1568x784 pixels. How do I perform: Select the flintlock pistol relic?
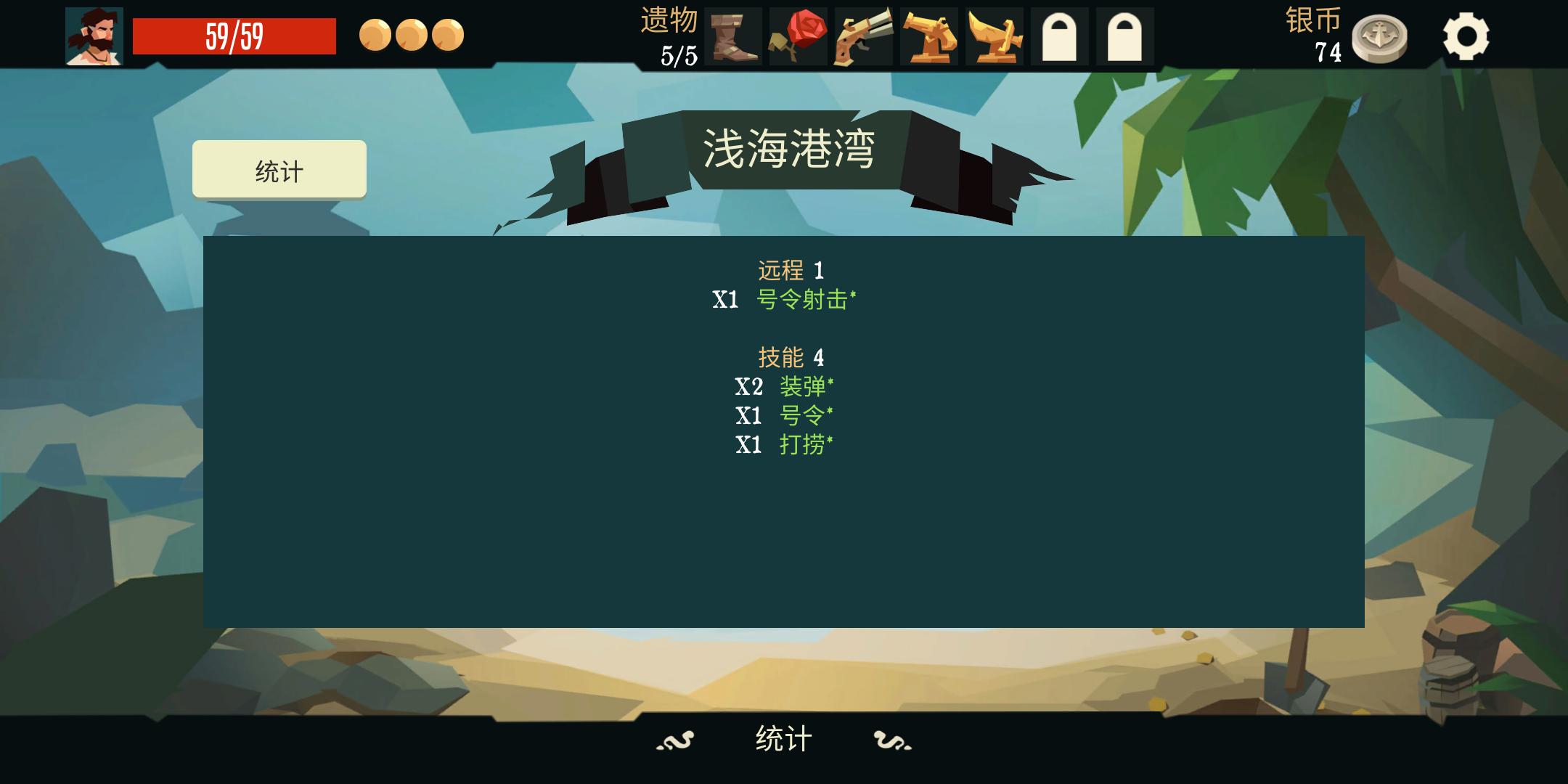(864, 36)
